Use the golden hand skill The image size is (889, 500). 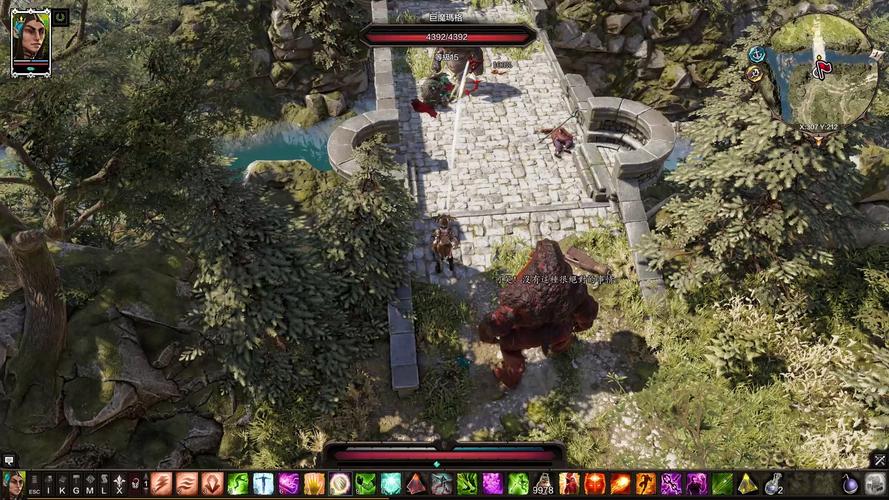[314, 484]
